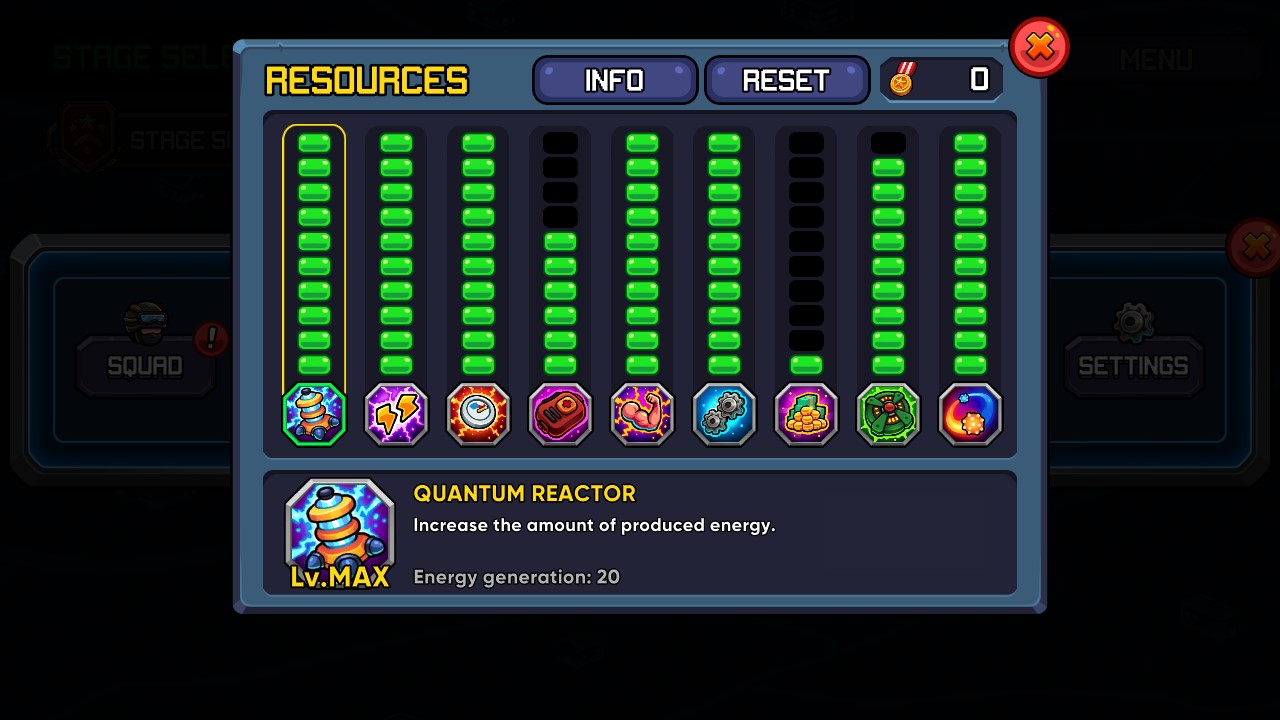Select the muscle arm strength upgrade icon
This screenshot has width=1280, height=720.
coord(642,414)
